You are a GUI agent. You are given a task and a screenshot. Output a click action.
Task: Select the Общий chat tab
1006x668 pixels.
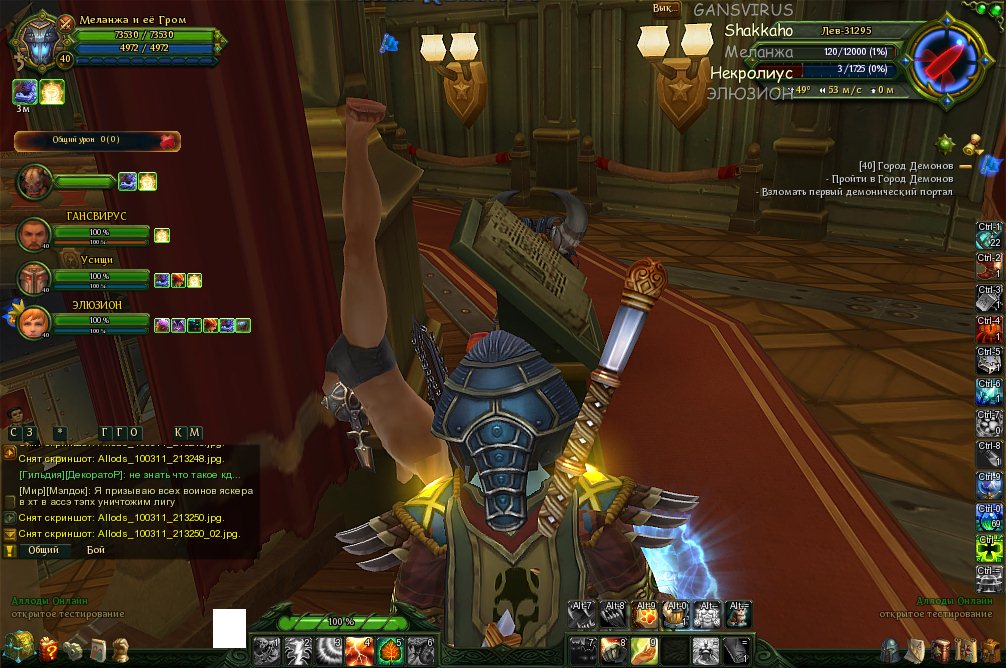click(42, 550)
